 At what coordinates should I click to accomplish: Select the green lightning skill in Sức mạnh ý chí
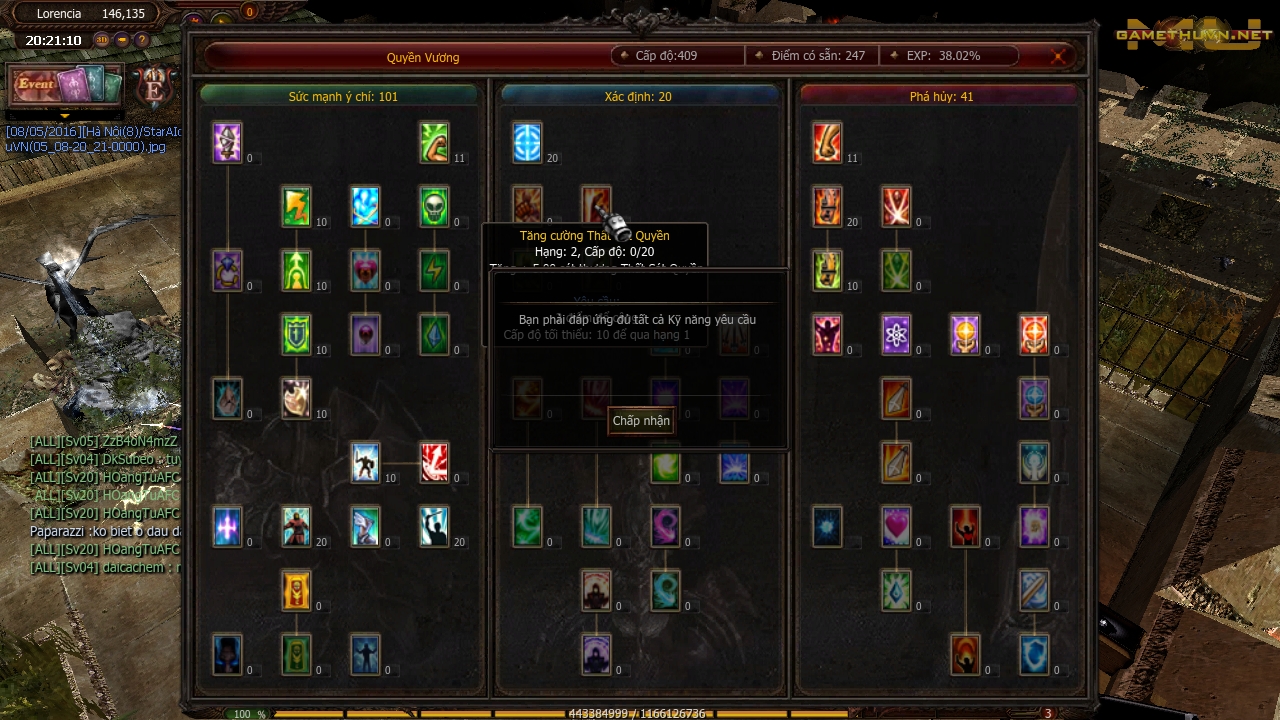click(x=296, y=206)
